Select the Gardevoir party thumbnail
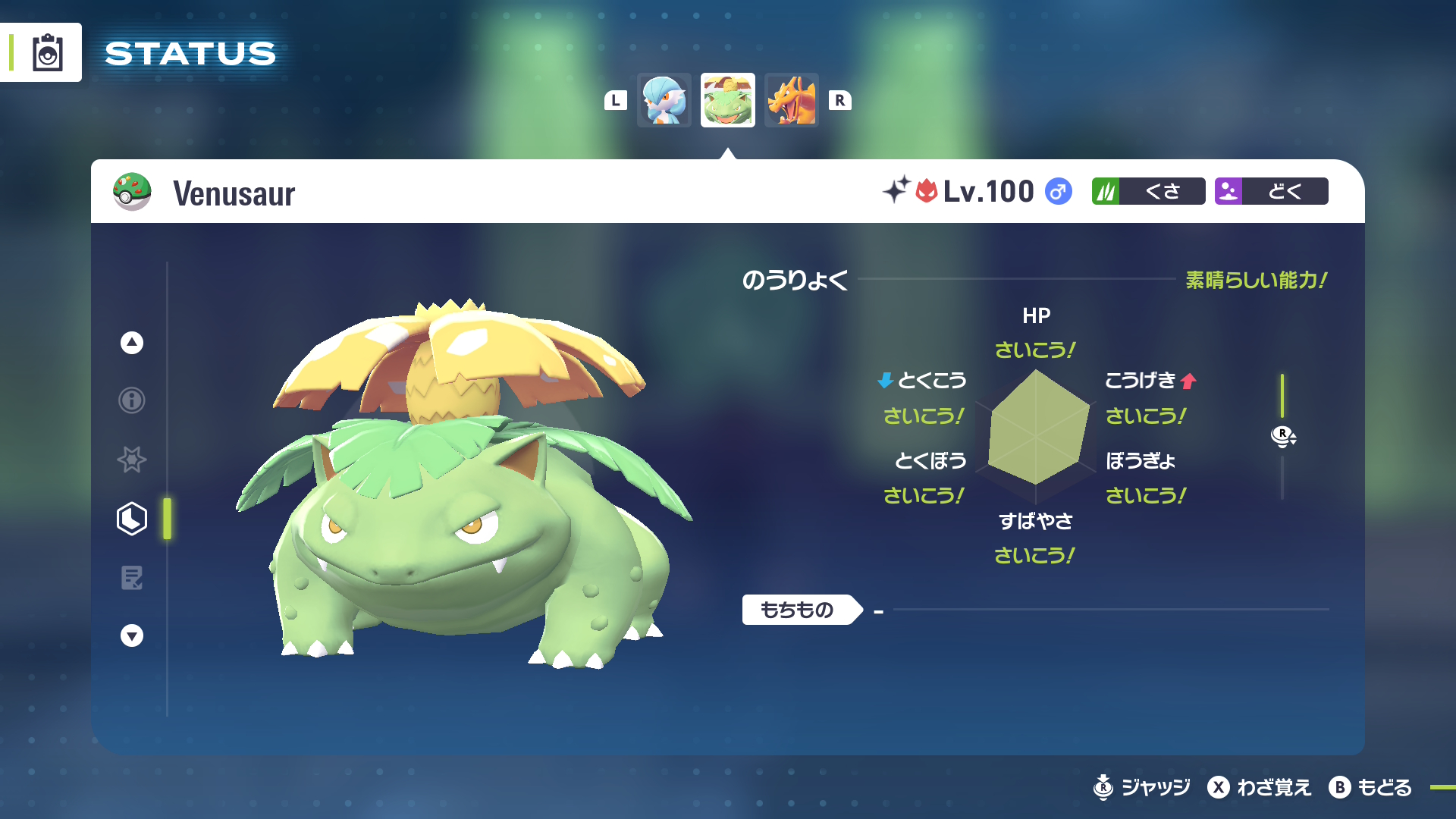The width and height of the screenshot is (1456, 819). (x=664, y=100)
